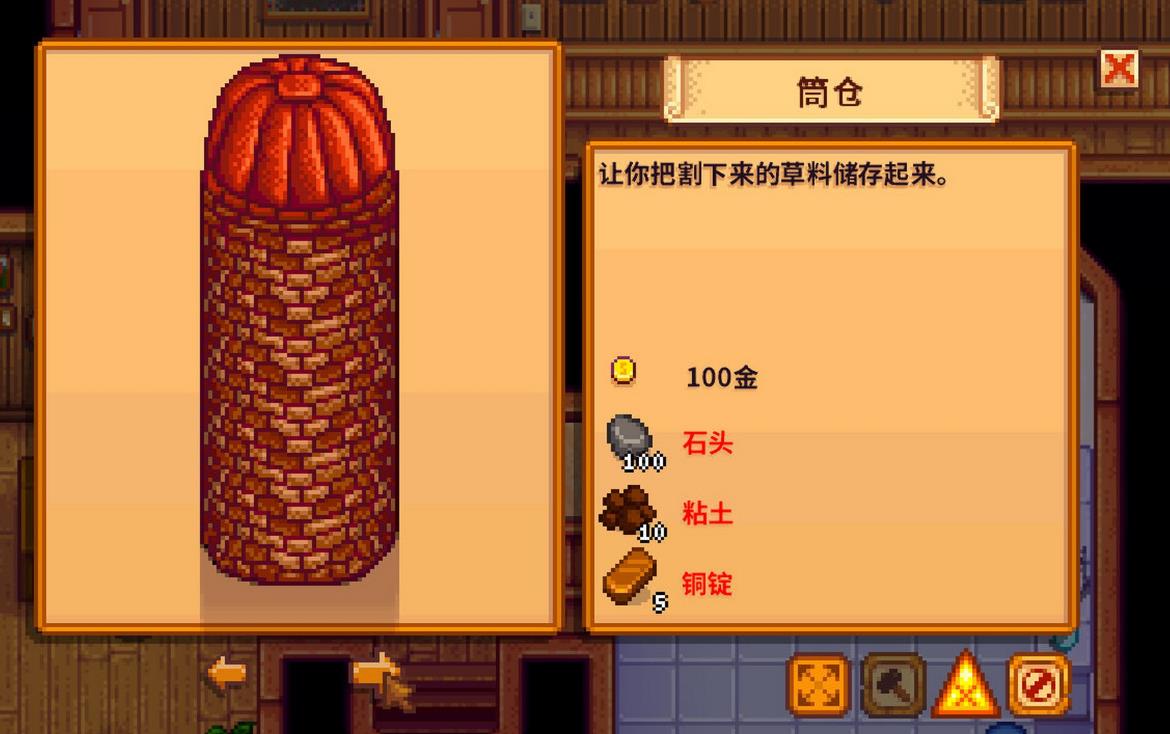Screen dimensions: 1170x734
Task: Build the silo with the hammer button
Action: pos(893,685)
